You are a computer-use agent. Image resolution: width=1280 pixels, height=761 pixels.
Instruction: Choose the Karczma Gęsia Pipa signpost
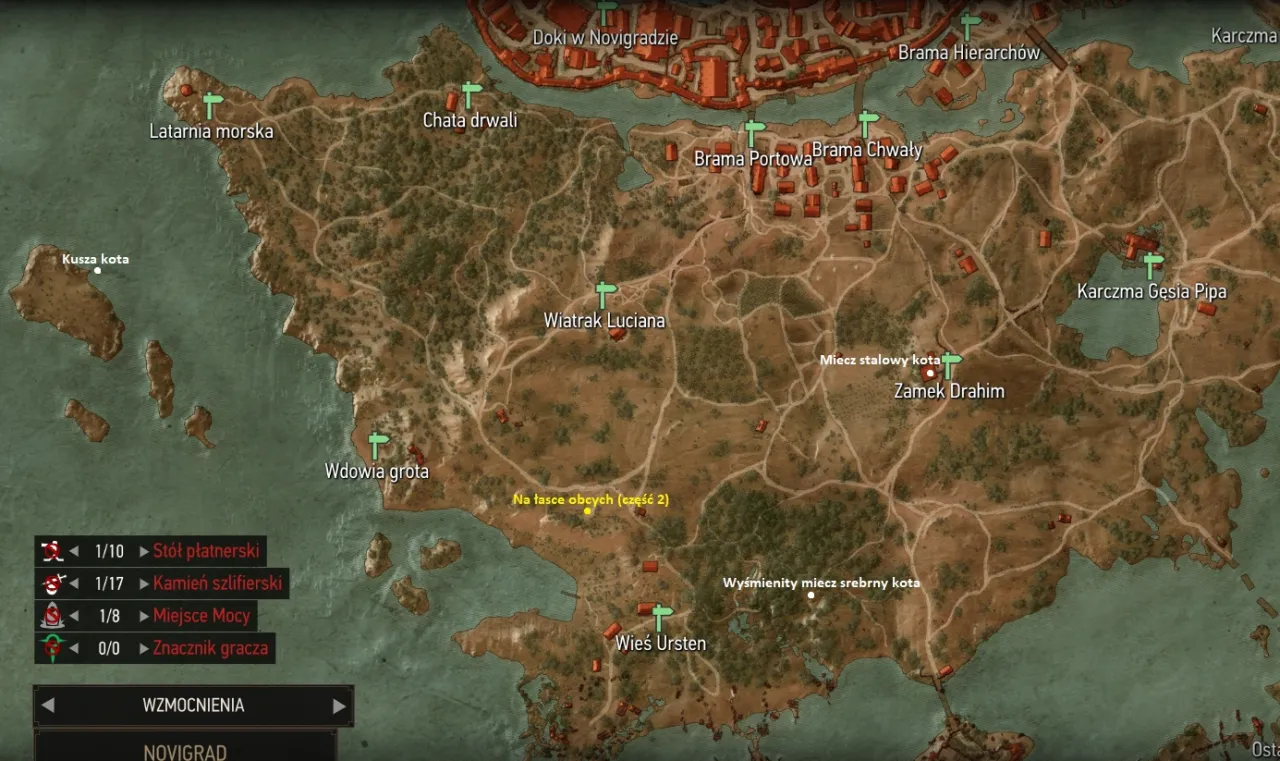1153,265
